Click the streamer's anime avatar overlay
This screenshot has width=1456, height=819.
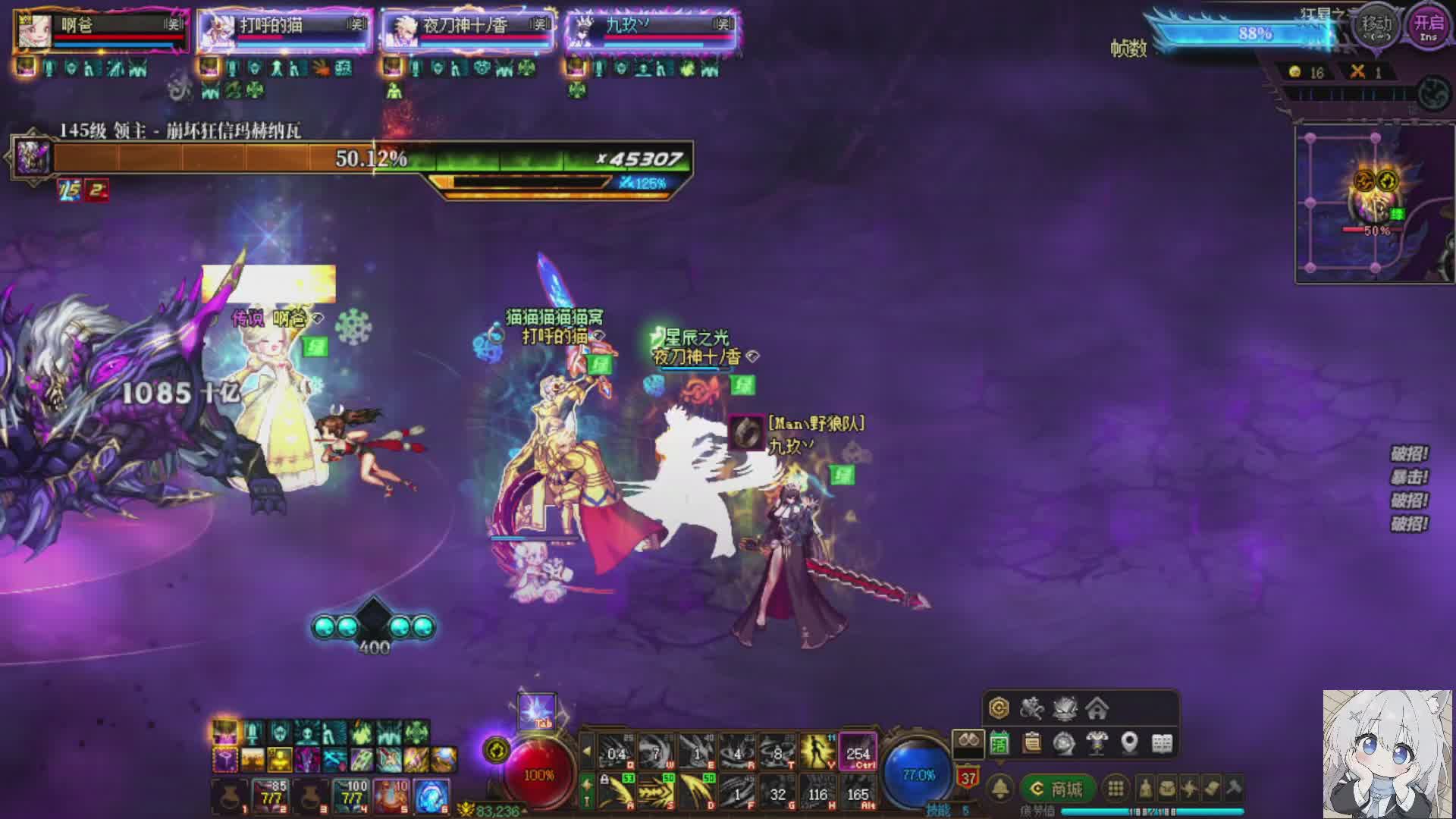(1386, 754)
